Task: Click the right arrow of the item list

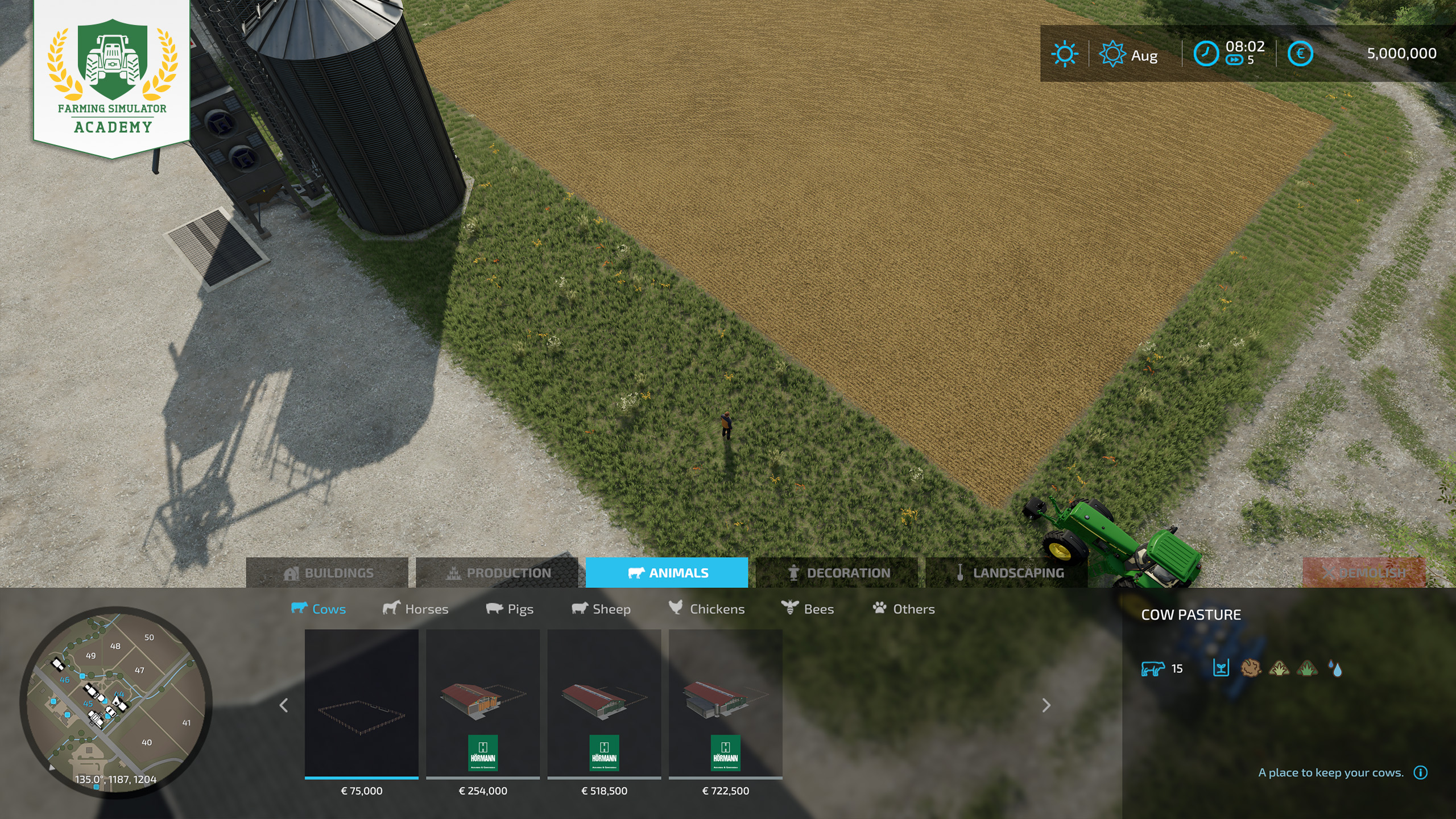Action: 1046,705
